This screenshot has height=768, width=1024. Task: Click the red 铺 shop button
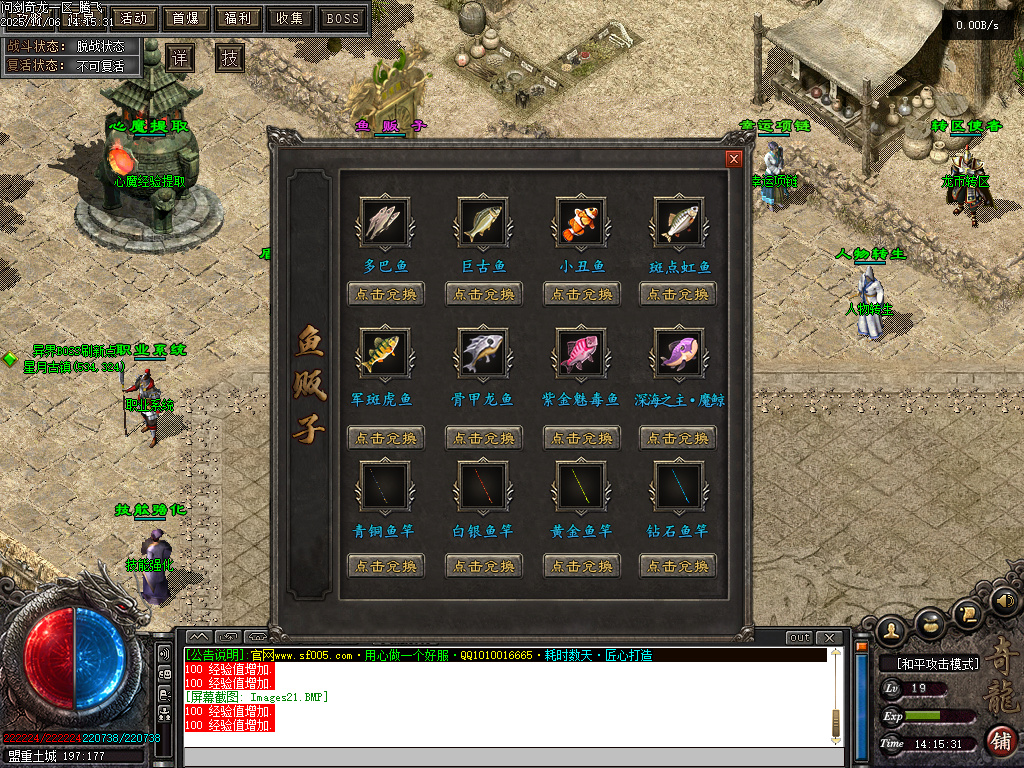click(x=999, y=741)
